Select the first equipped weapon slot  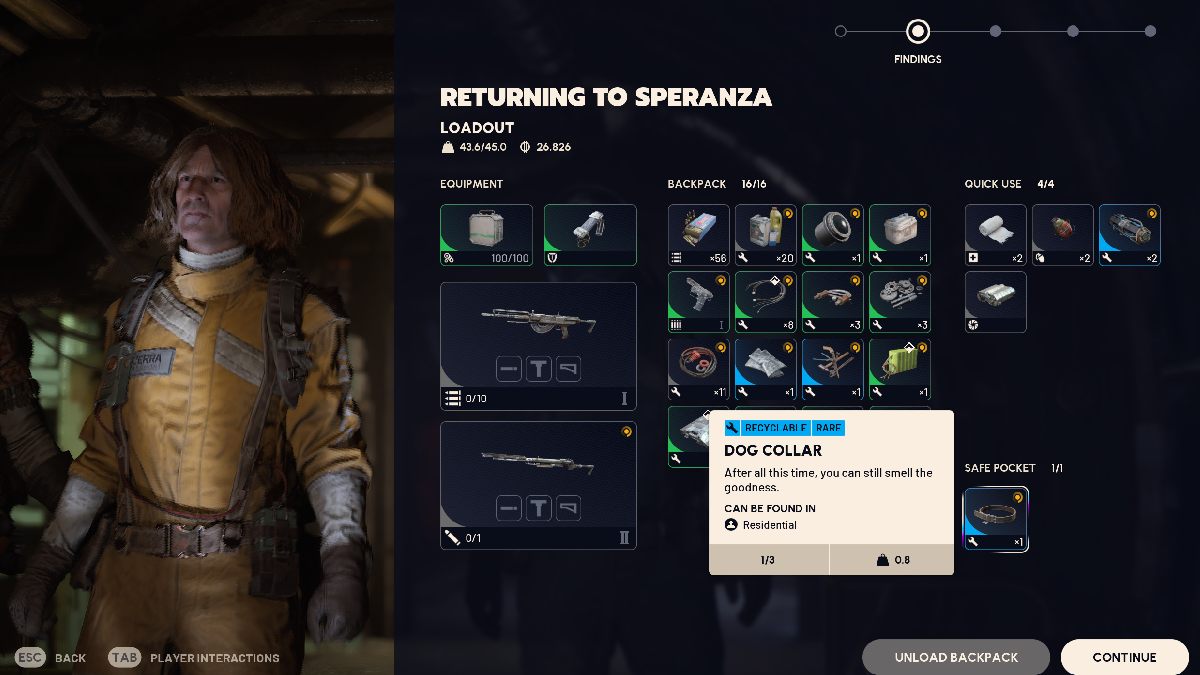pyautogui.click(x=538, y=346)
